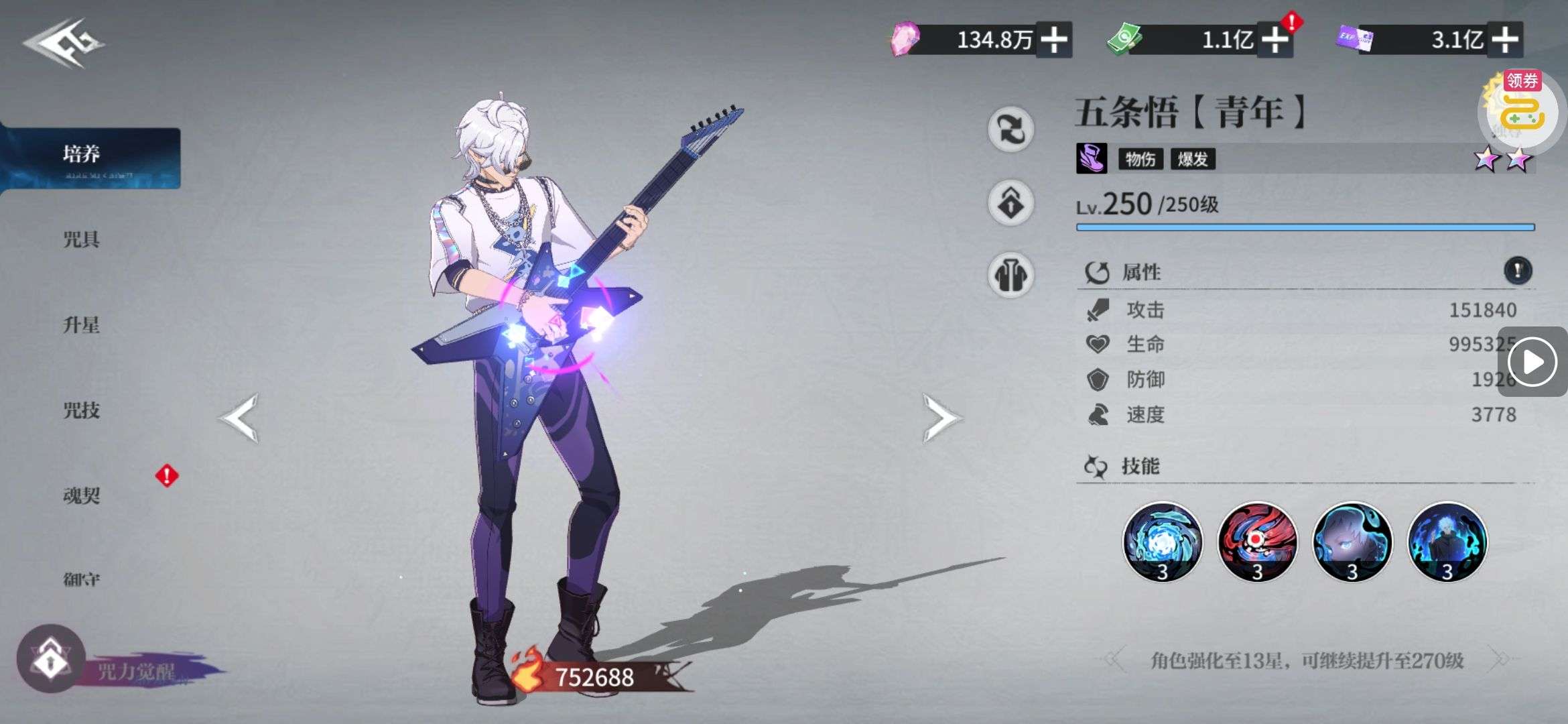
Task: View attribute details via exclamation icon
Action: [x=1518, y=271]
